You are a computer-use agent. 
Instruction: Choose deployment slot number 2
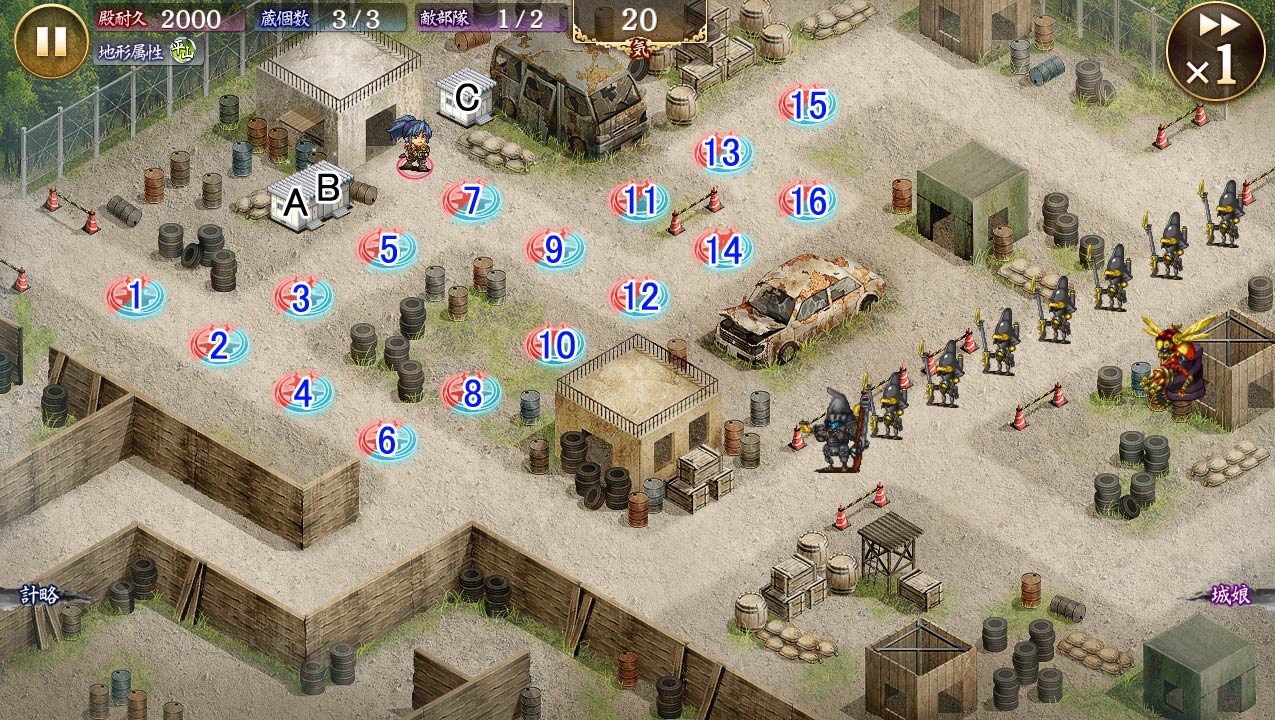pyautogui.click(x=219, y=346)
